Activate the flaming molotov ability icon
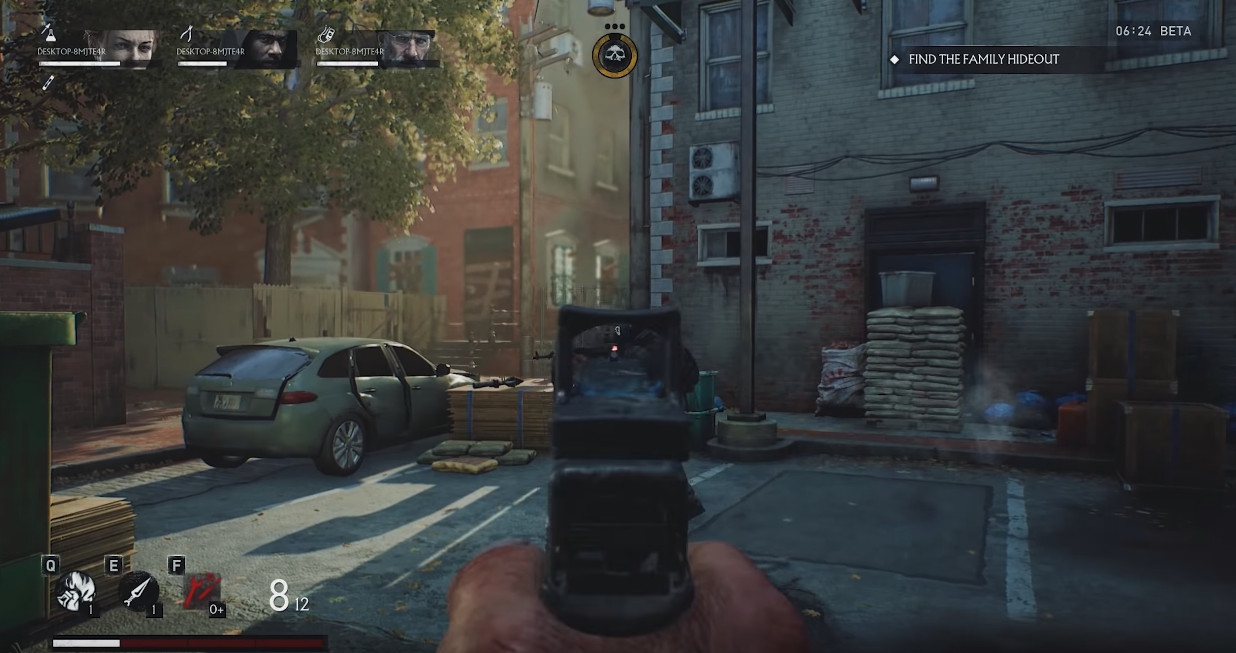1236x653 pixels. [75, 592]
